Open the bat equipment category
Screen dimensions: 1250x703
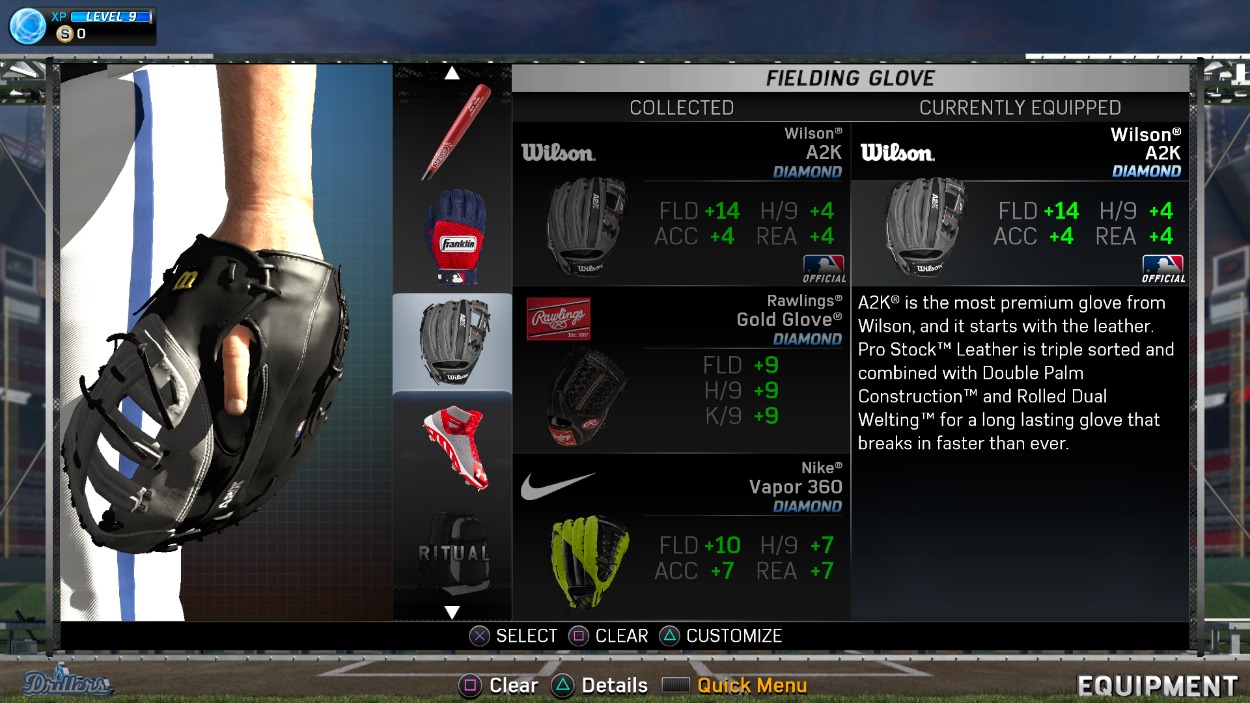[453, 132]
